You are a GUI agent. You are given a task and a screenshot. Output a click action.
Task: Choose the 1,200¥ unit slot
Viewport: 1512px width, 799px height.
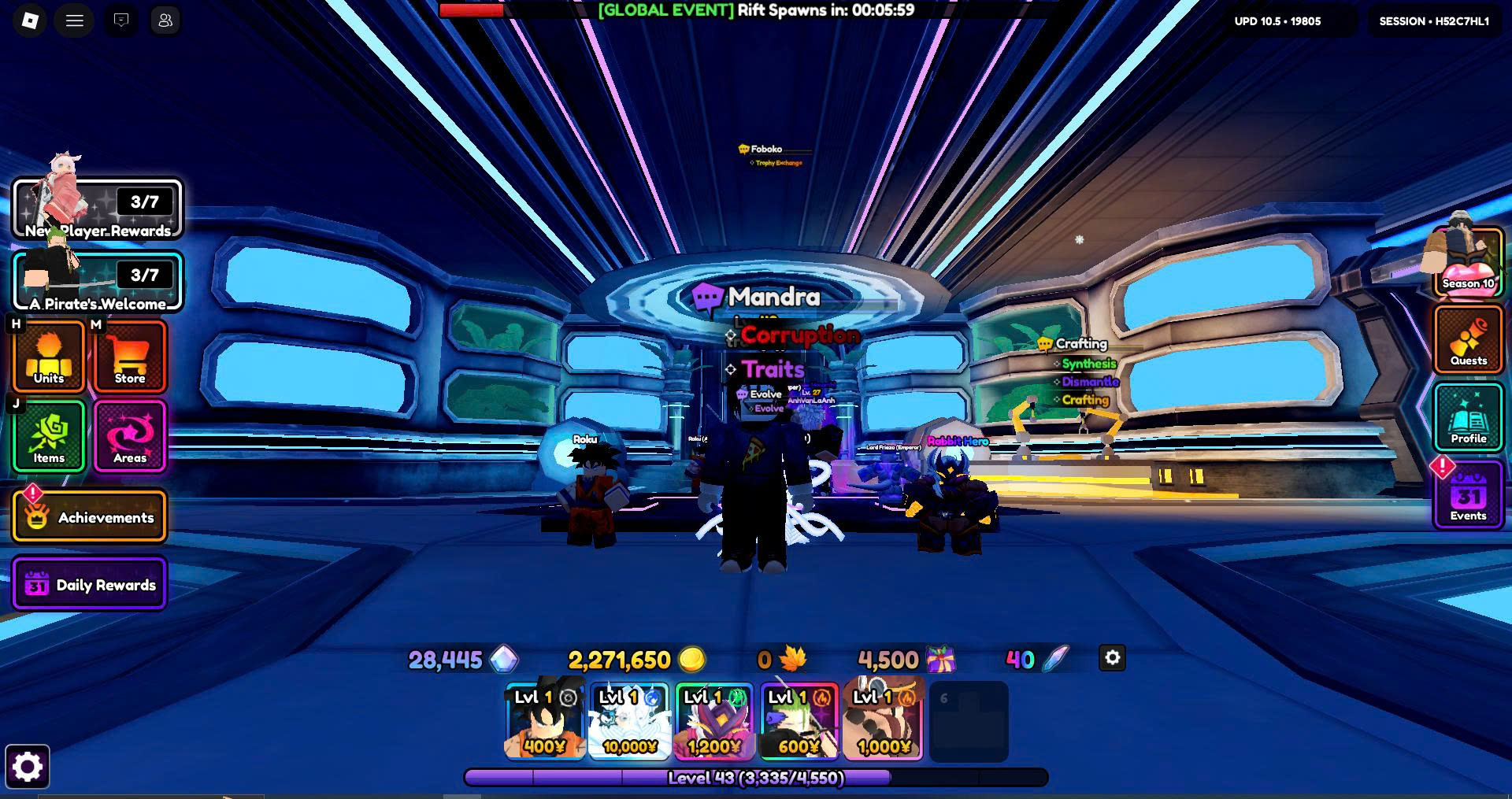click(x=714, y=721)
